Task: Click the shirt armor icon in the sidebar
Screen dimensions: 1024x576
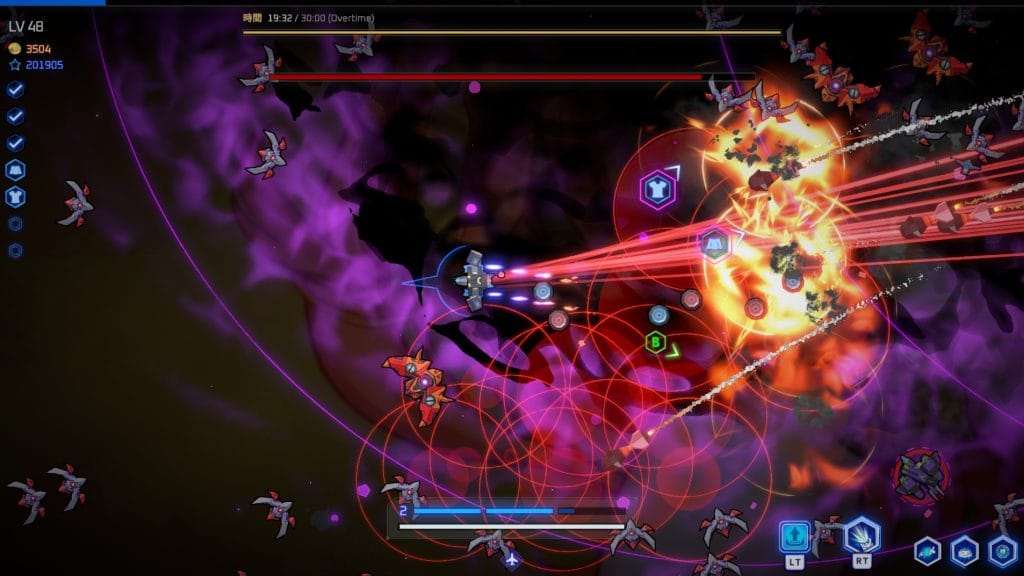Action: coord(16,197)
